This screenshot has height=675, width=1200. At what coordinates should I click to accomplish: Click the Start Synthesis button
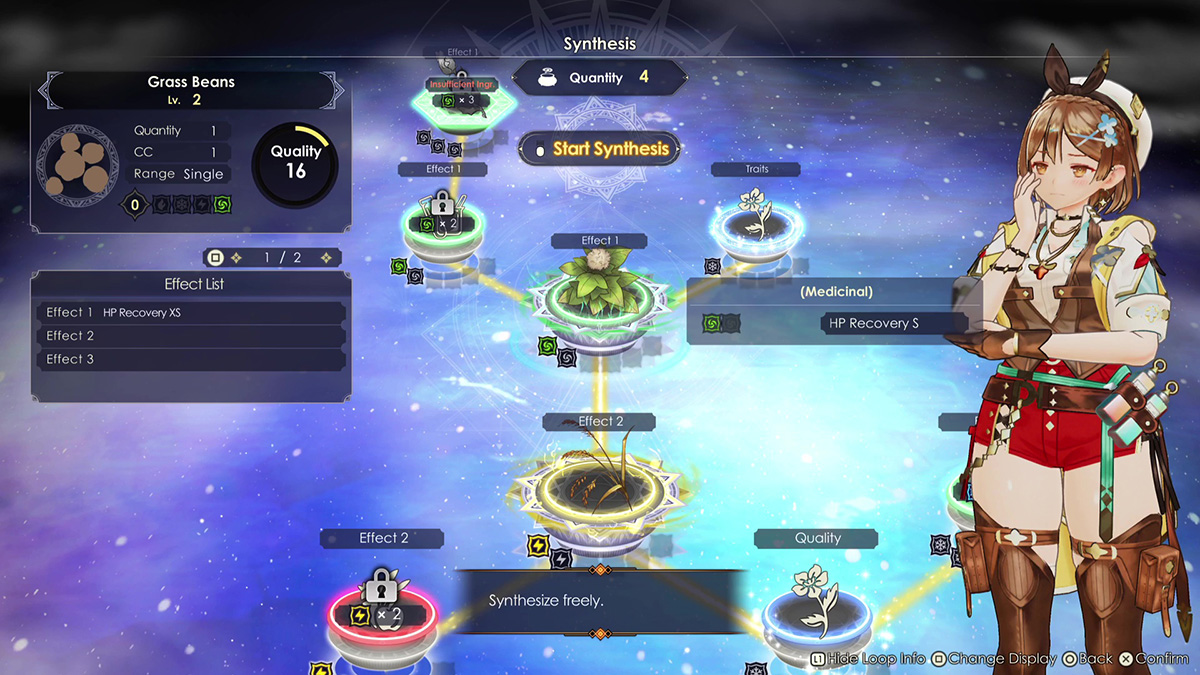(599, 150)
